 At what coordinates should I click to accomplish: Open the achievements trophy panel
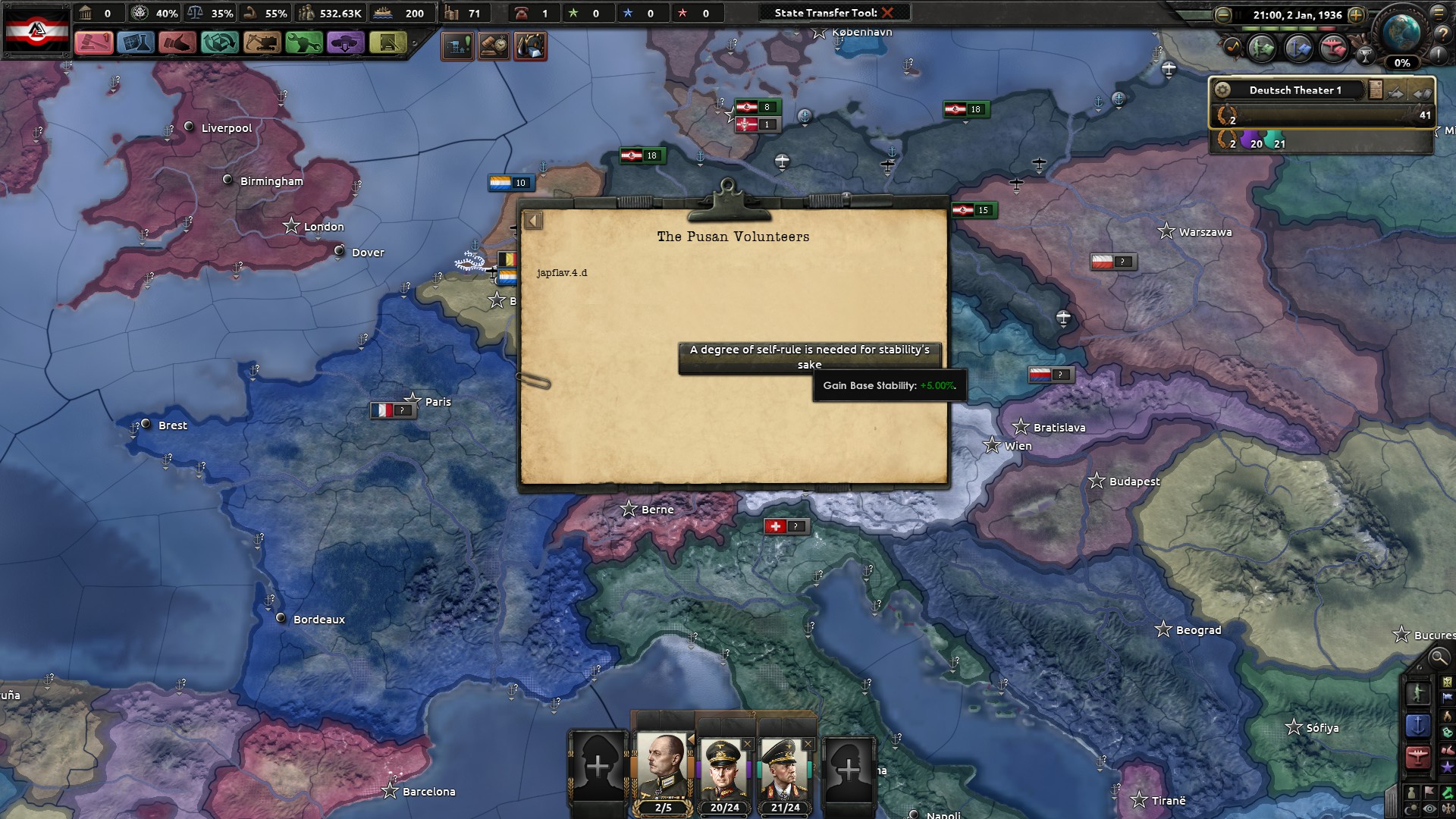[1365, 55]
